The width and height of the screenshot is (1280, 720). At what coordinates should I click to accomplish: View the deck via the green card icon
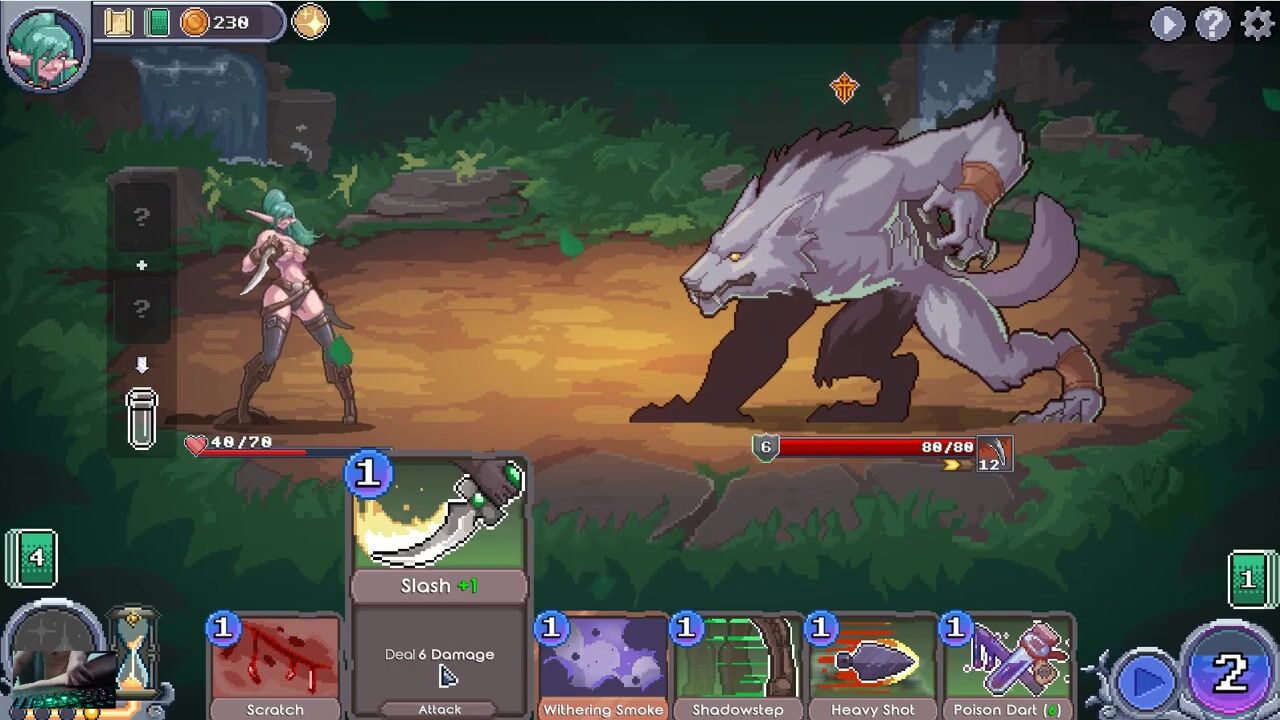(x=157, y=22)
